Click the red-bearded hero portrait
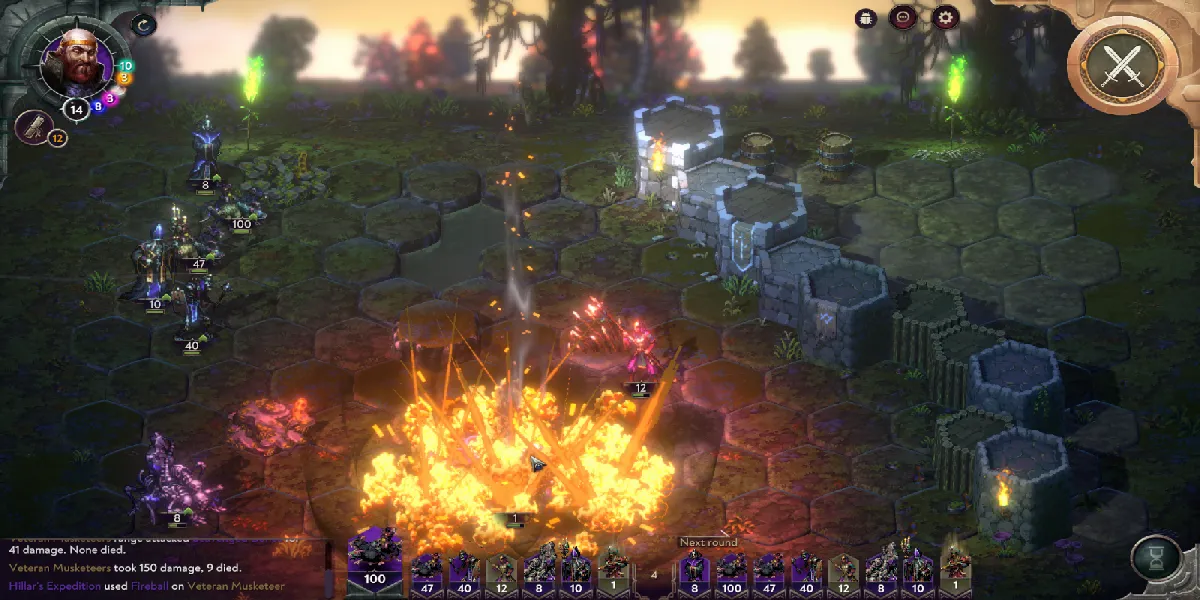This screenshot has height=600, width=1200. coord(75,59)
